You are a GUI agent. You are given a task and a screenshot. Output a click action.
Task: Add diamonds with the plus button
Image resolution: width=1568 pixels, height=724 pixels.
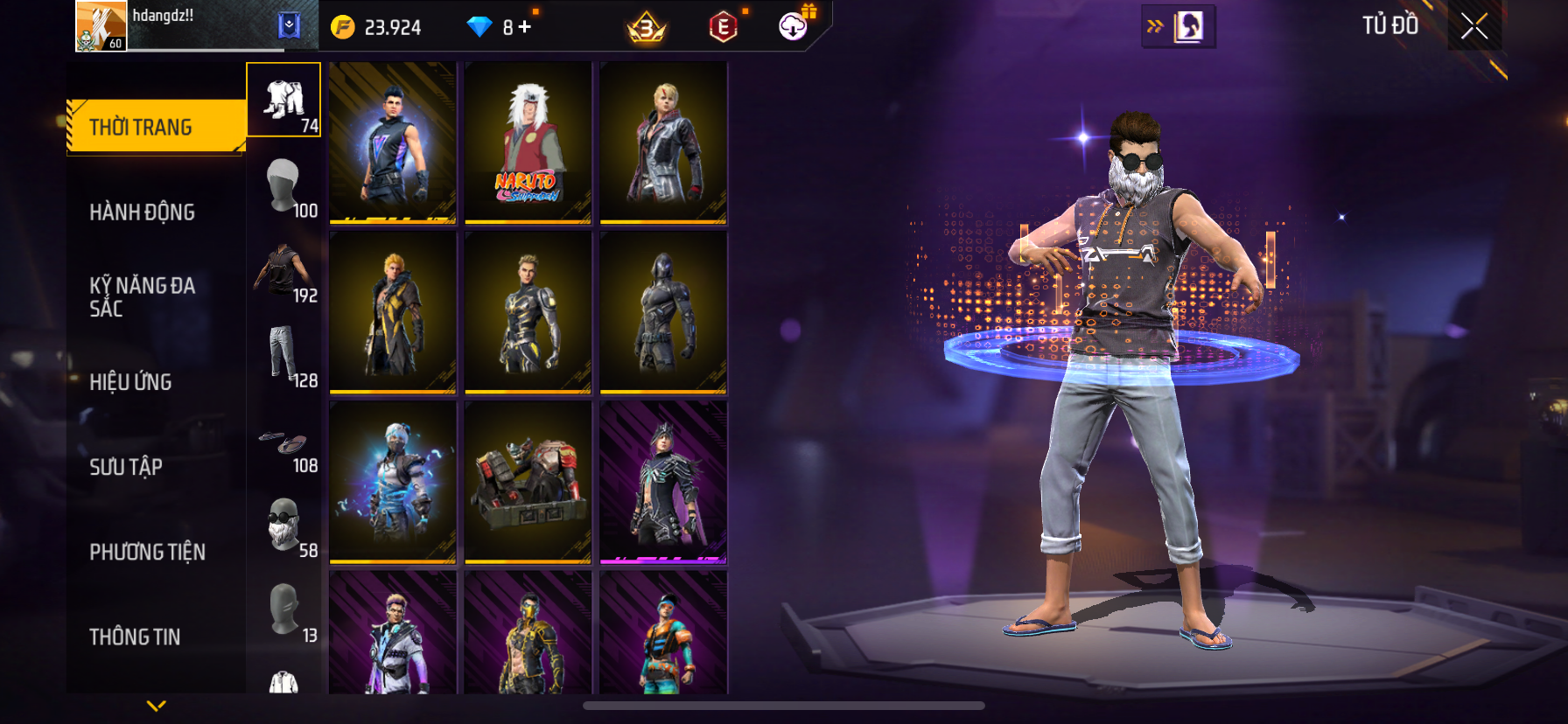point(525,27)
